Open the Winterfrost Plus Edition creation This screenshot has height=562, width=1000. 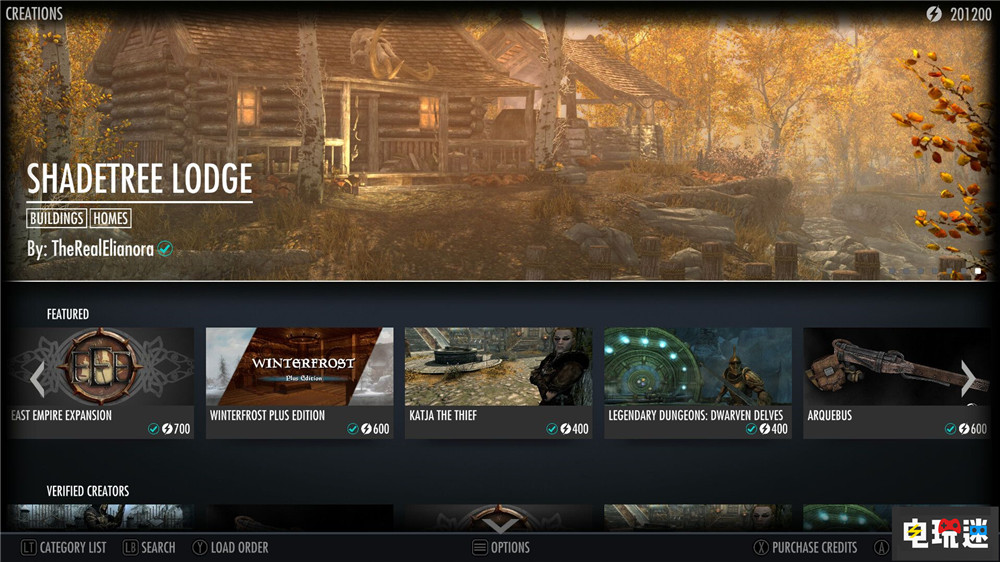pyautogui.click(x=299, y=382)
